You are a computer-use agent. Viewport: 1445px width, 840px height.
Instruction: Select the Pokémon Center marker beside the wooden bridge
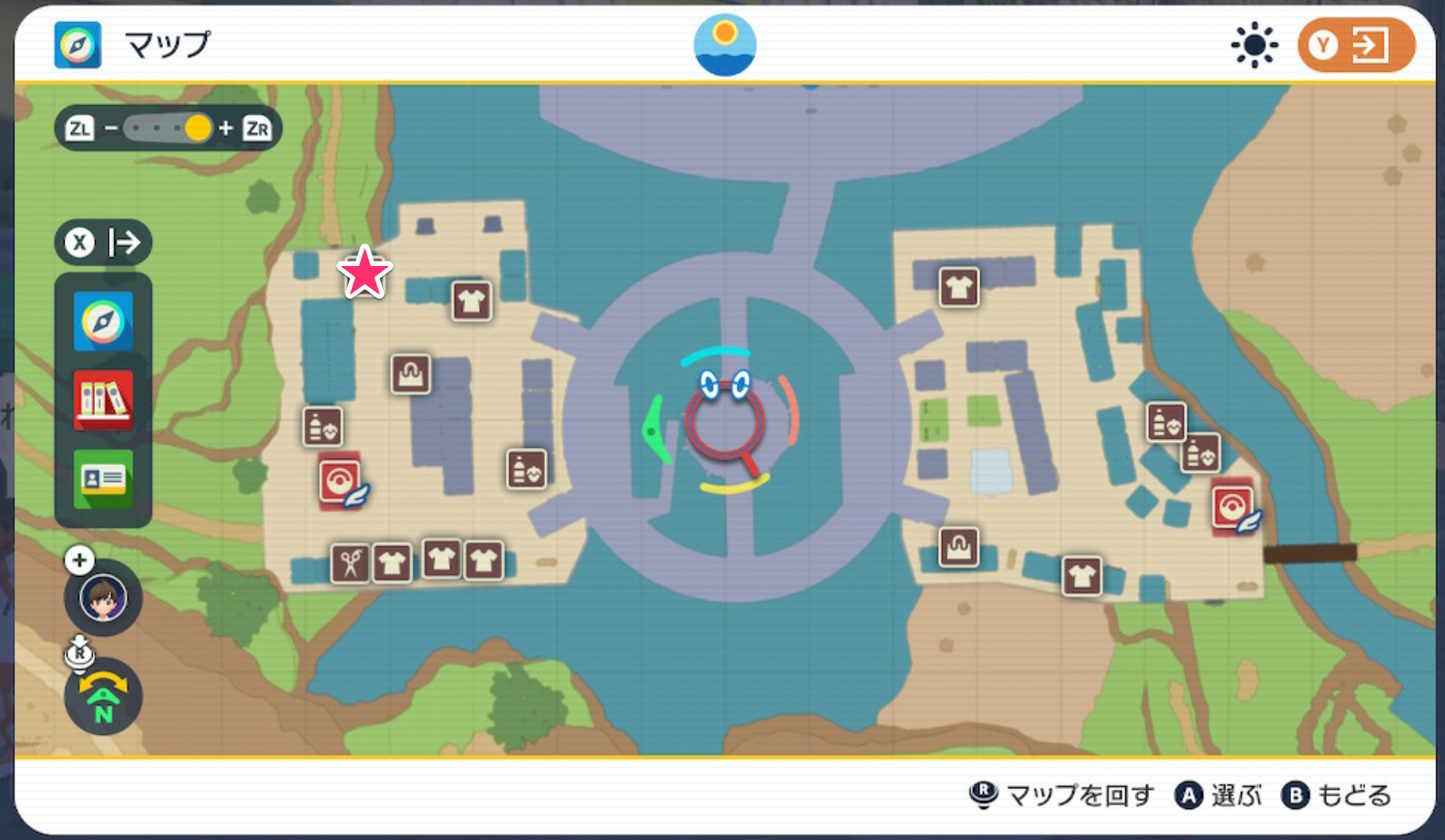pos(1233,507)
